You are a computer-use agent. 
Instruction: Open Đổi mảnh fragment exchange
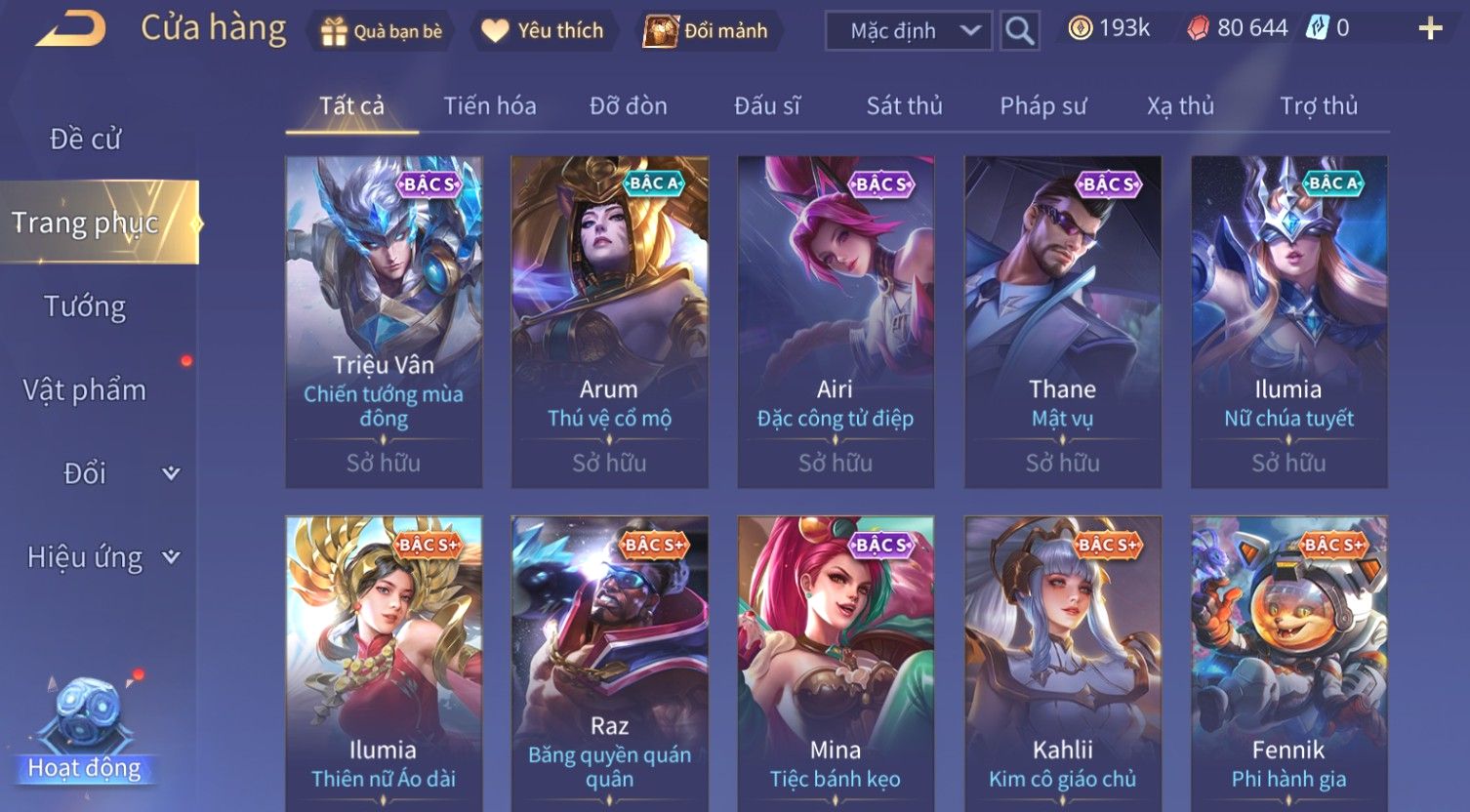(706, 31)
